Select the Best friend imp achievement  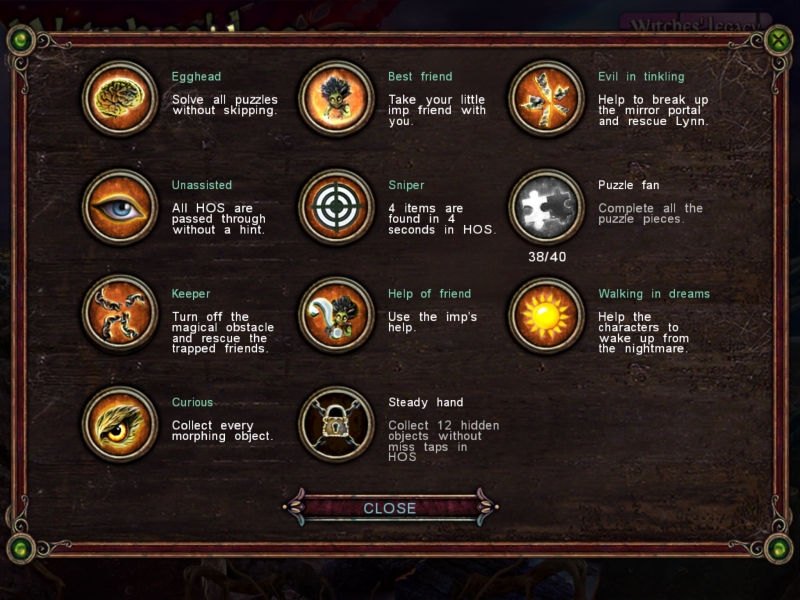[x=336, y=98]
